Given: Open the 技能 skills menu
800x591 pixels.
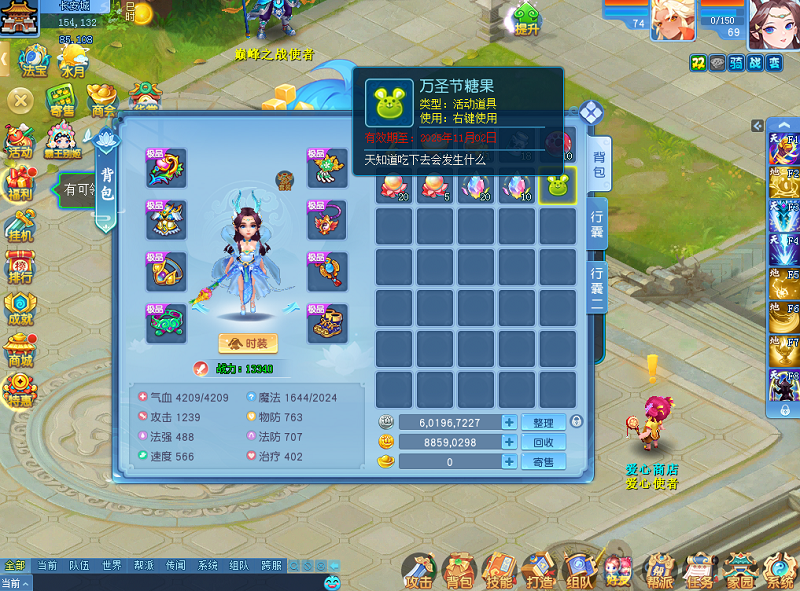Looking at the screenshot, I should (499, 570).
